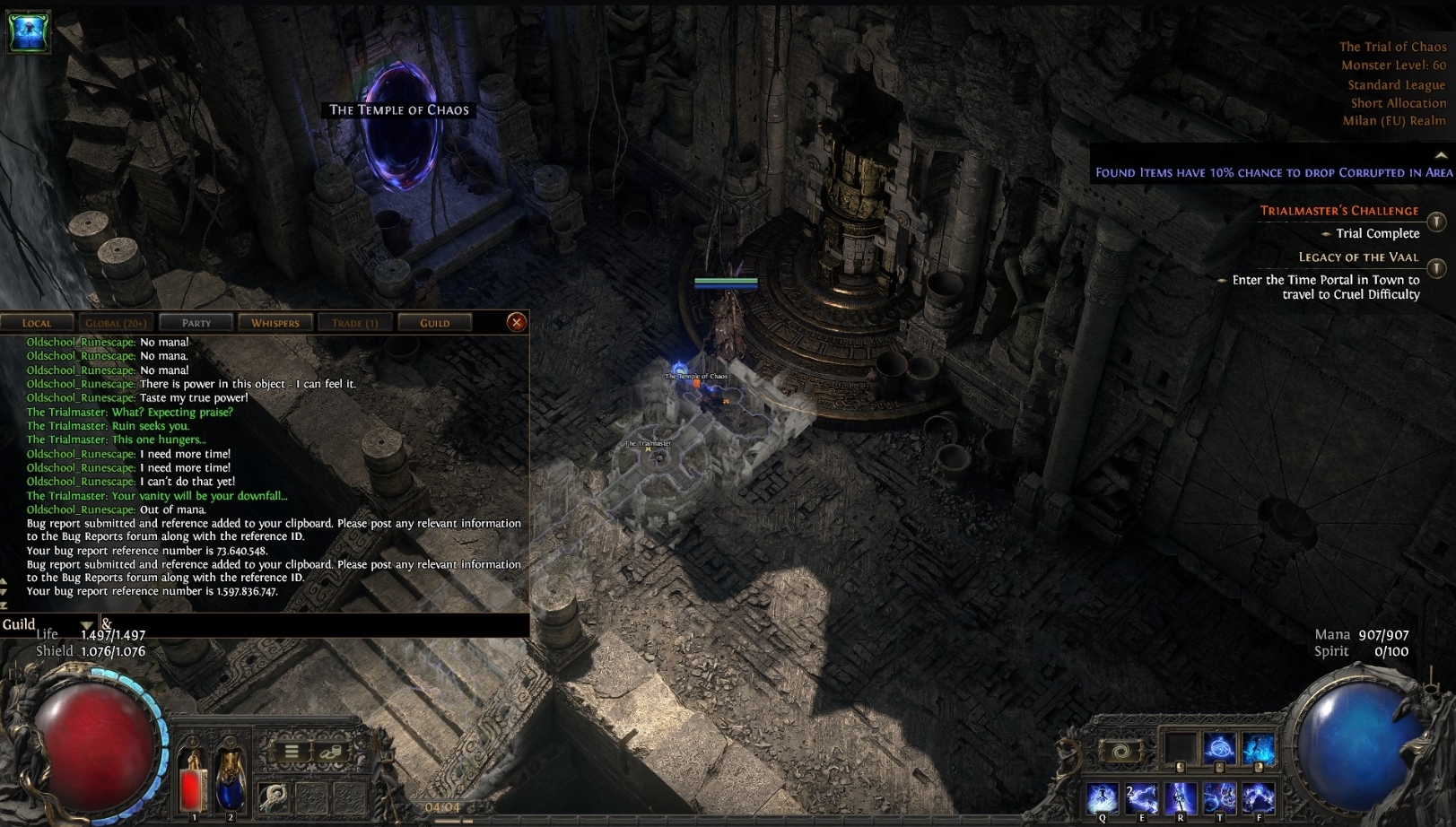
Task: Open the coins and rings shop button
Action: pyautogui.click(x=330, y=752)
